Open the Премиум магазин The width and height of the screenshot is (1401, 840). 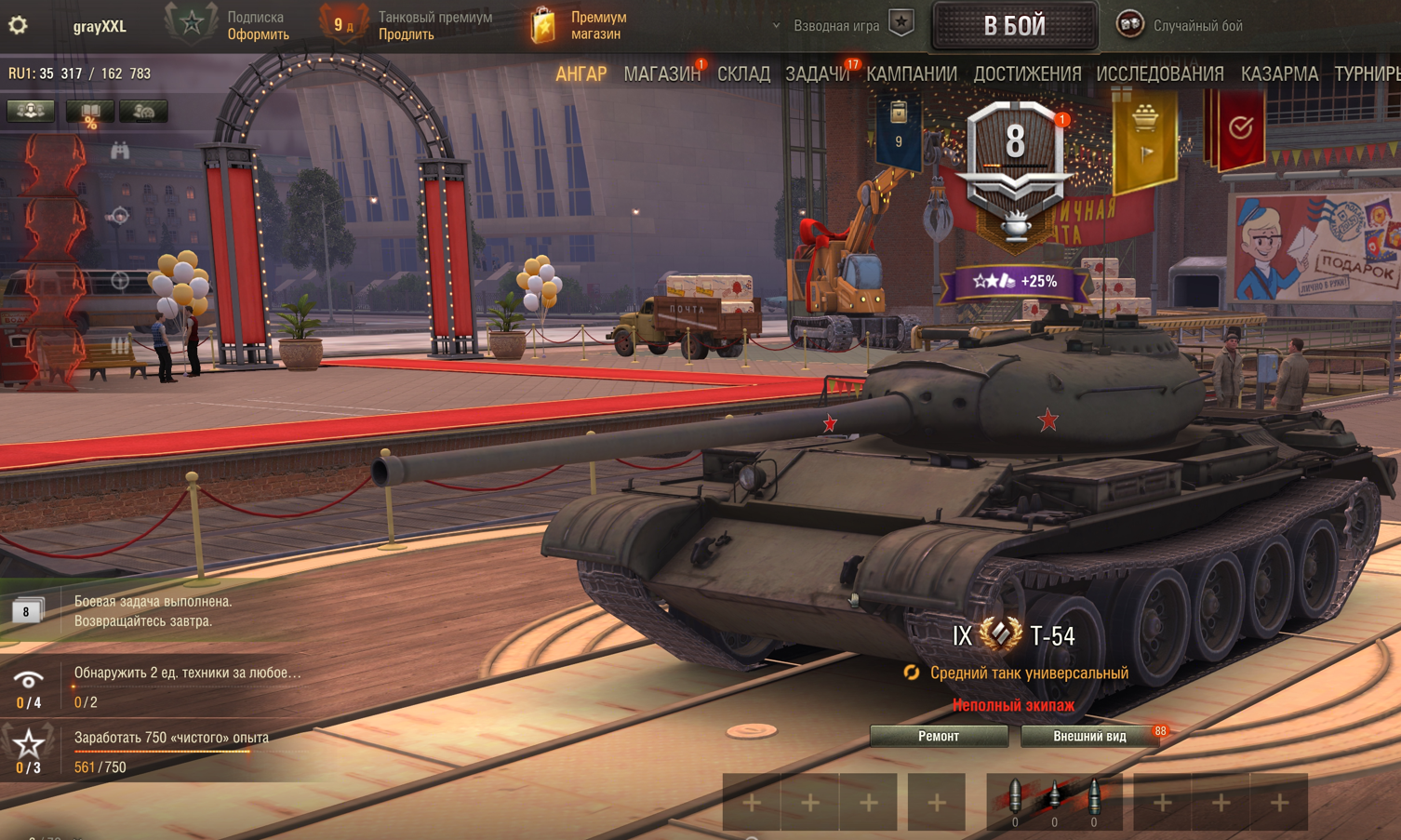click(x=580, y=25)
